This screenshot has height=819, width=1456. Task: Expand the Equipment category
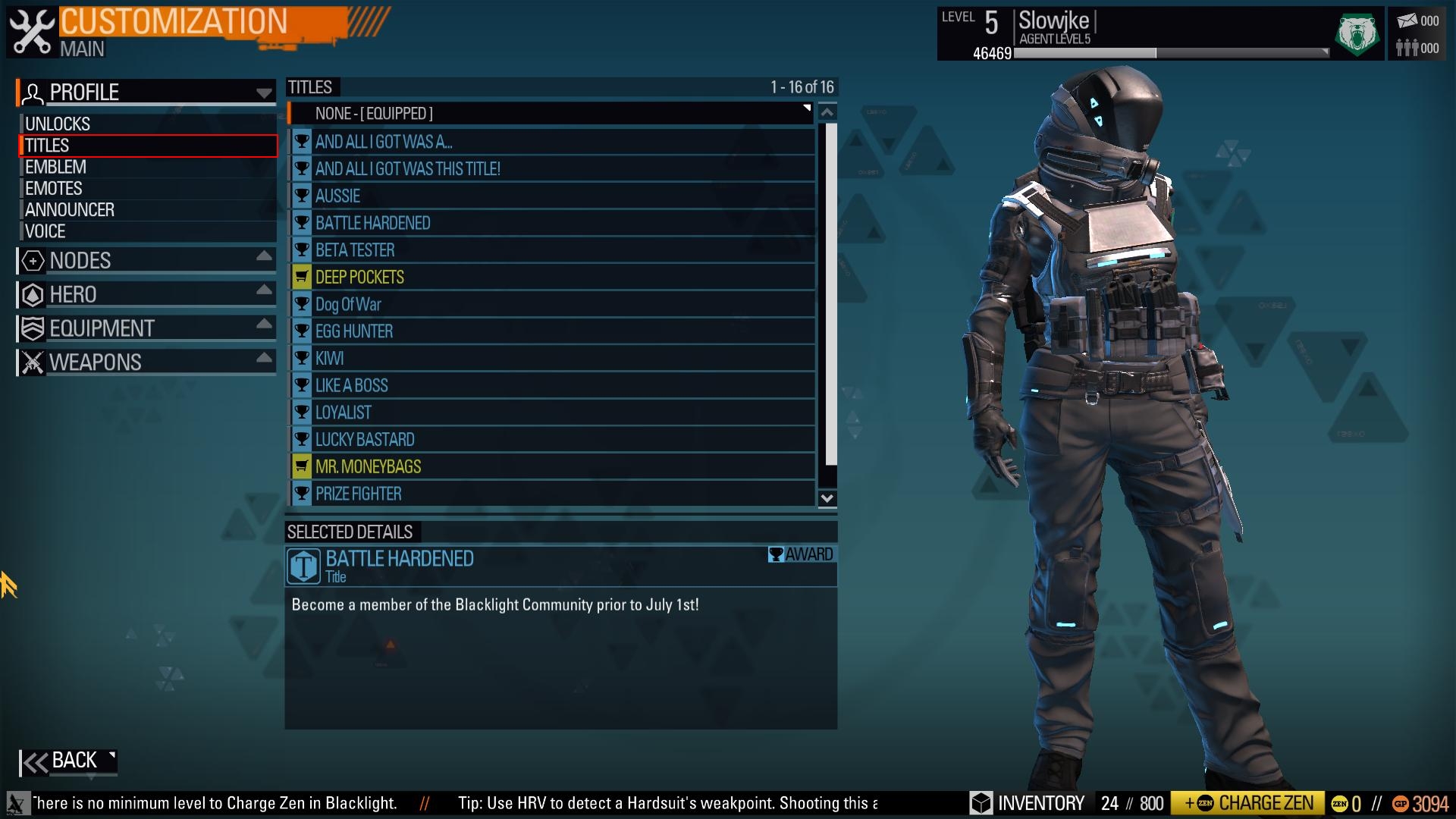[146, 328]
